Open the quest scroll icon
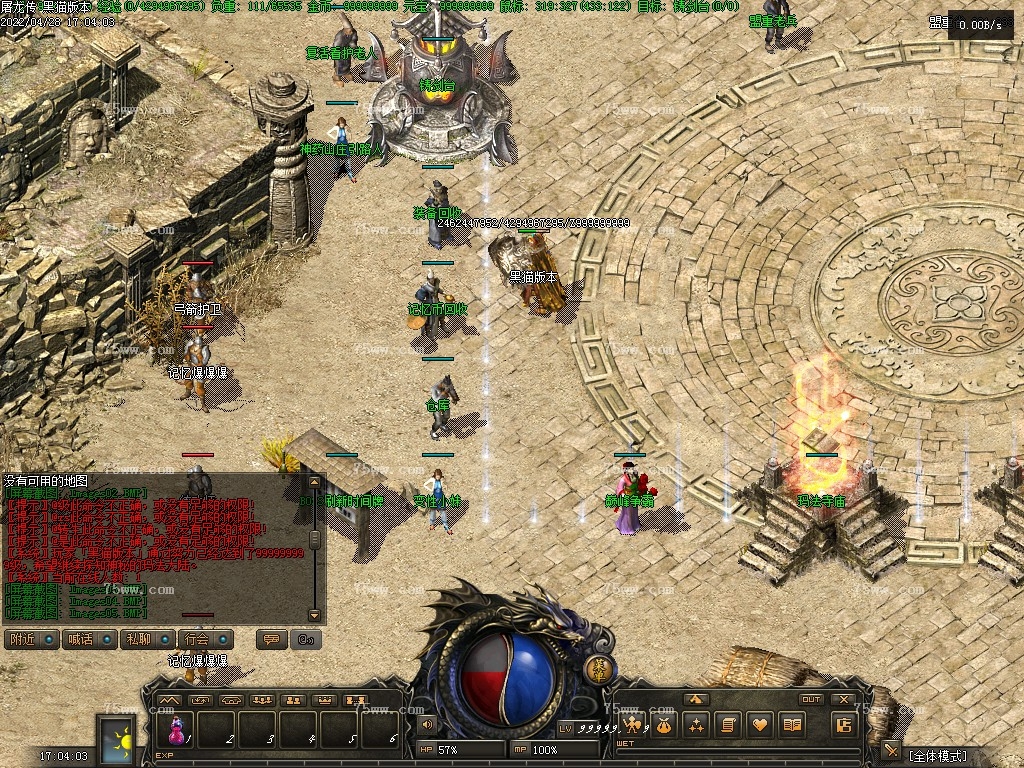Viewport: 1024px width, 768px height. click(729, 725)
